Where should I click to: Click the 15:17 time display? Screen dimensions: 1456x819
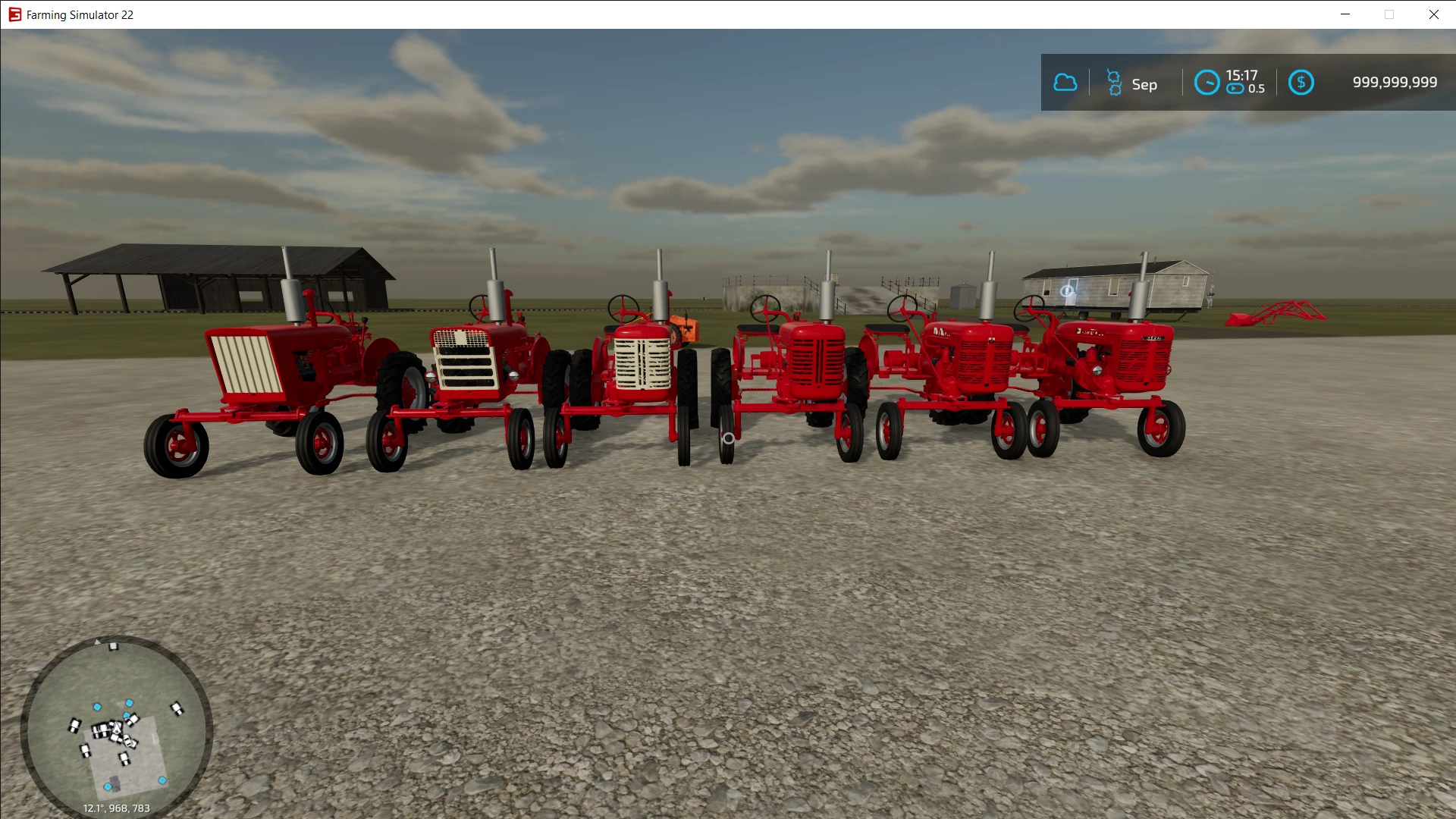1242,74
